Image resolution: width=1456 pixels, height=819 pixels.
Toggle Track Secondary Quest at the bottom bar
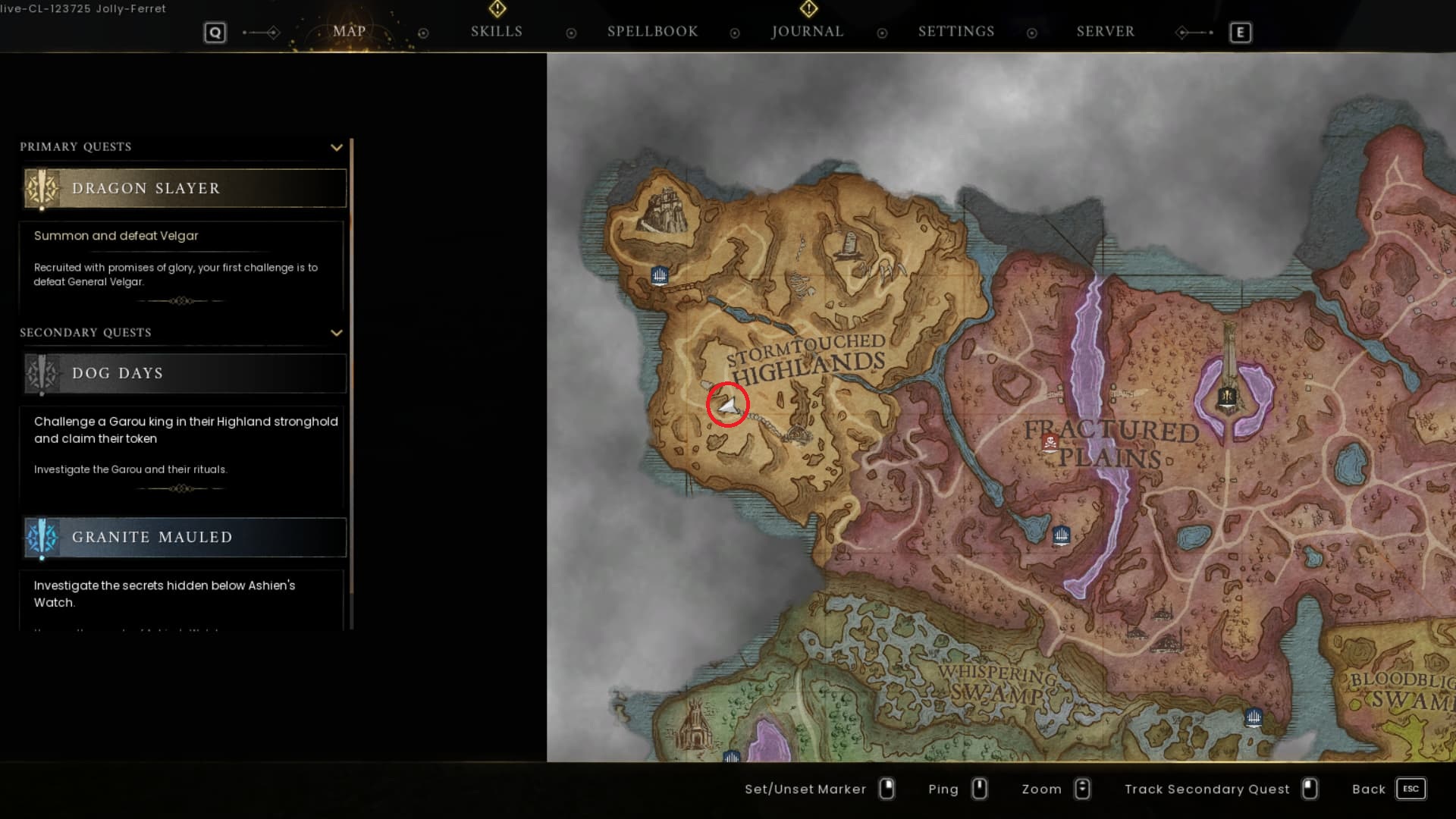coord(1209,789)
